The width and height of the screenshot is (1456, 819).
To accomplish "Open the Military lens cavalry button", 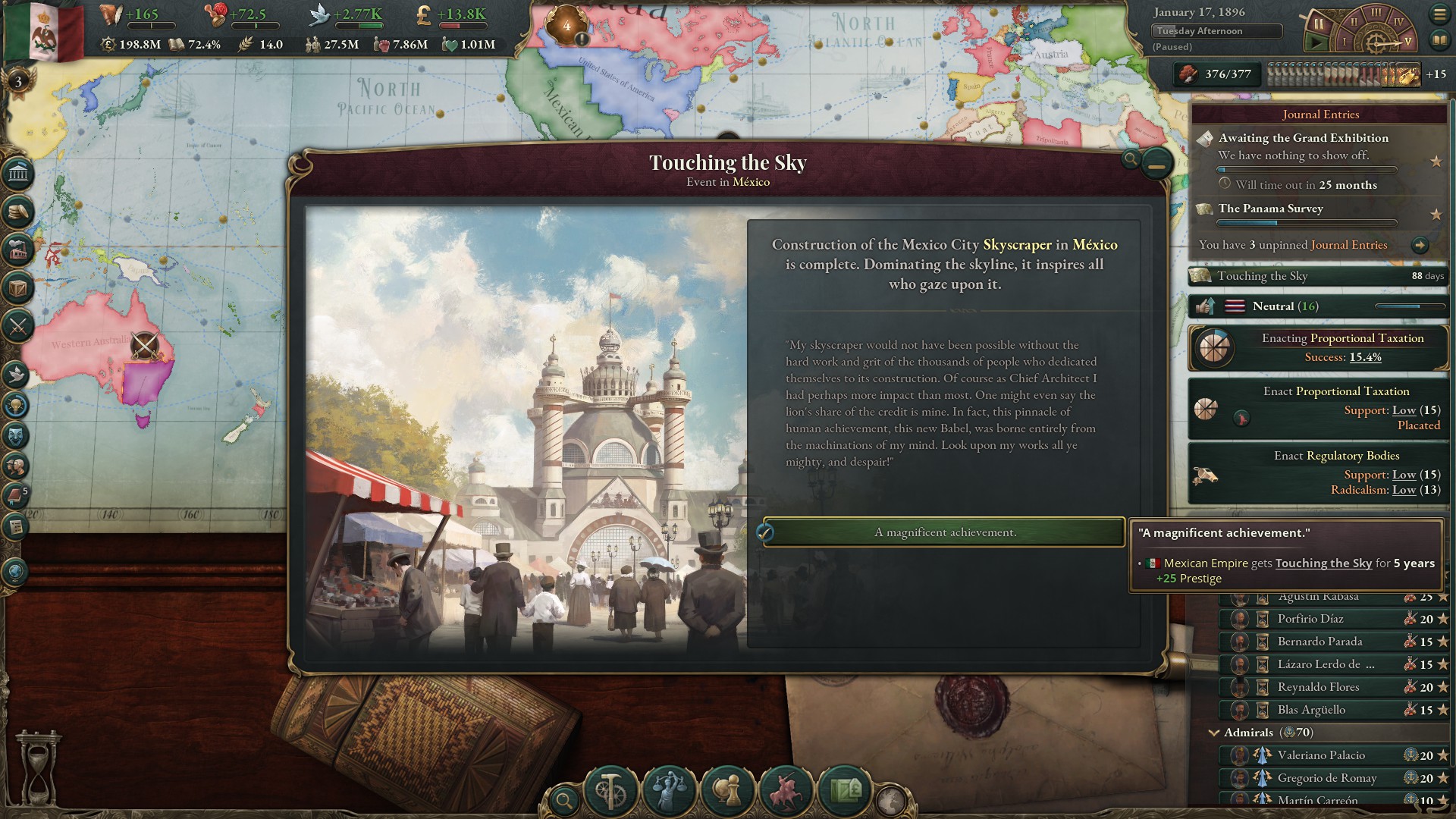I will [x=787, y=790].
